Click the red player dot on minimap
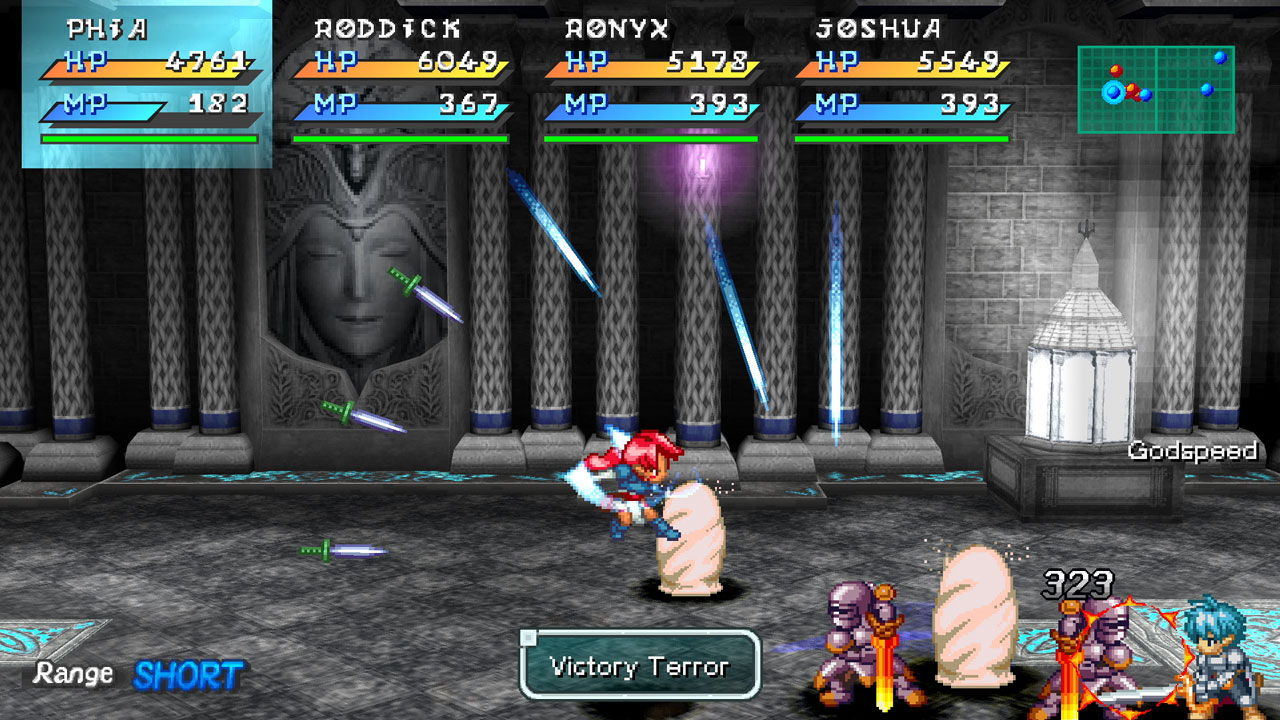The width and height of the screenshot is (1280, 720). pos(1117,70)
